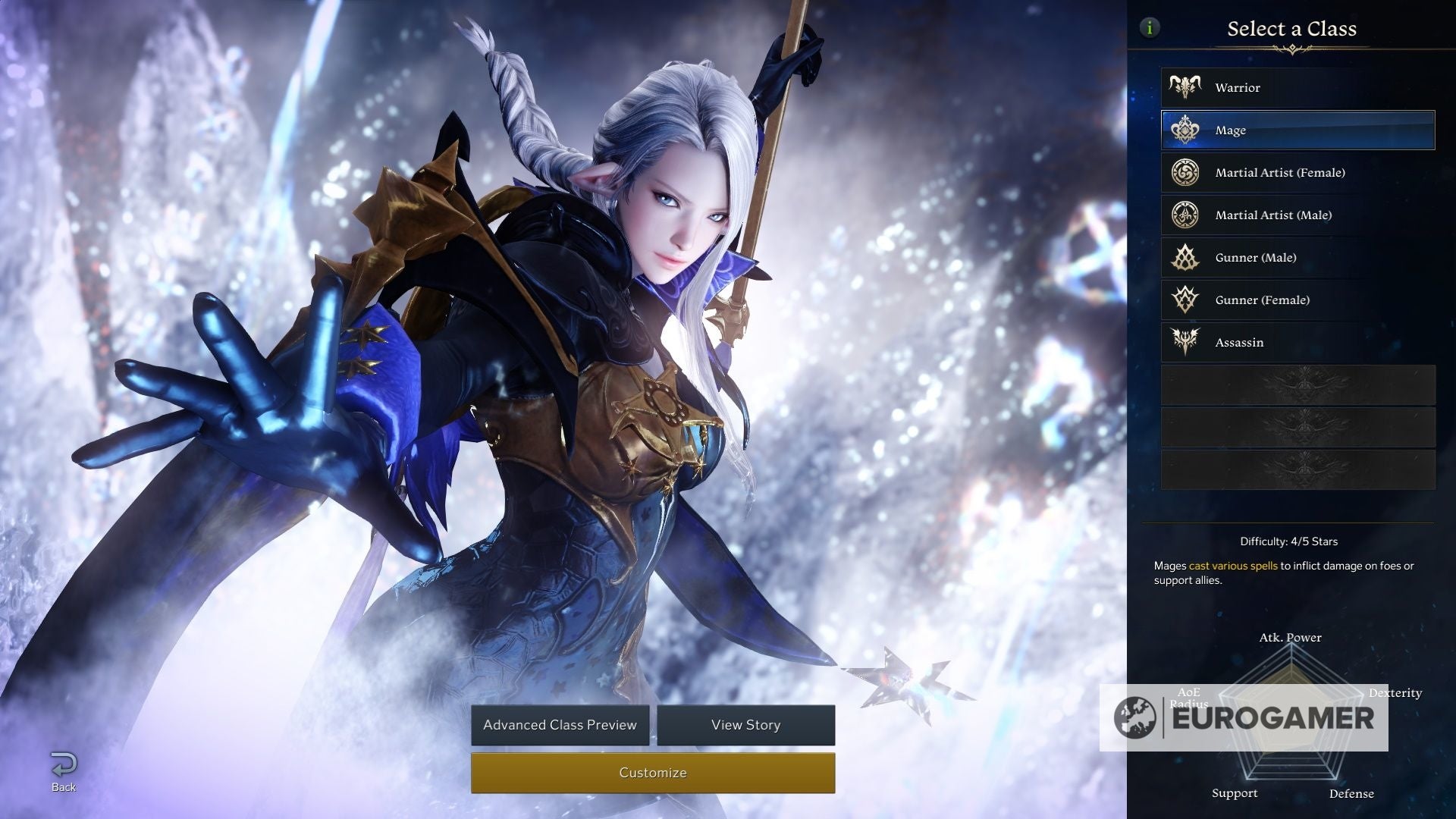The image size is (1456, 819).
Task: Click the View Story button
Action: click(745, 725)
